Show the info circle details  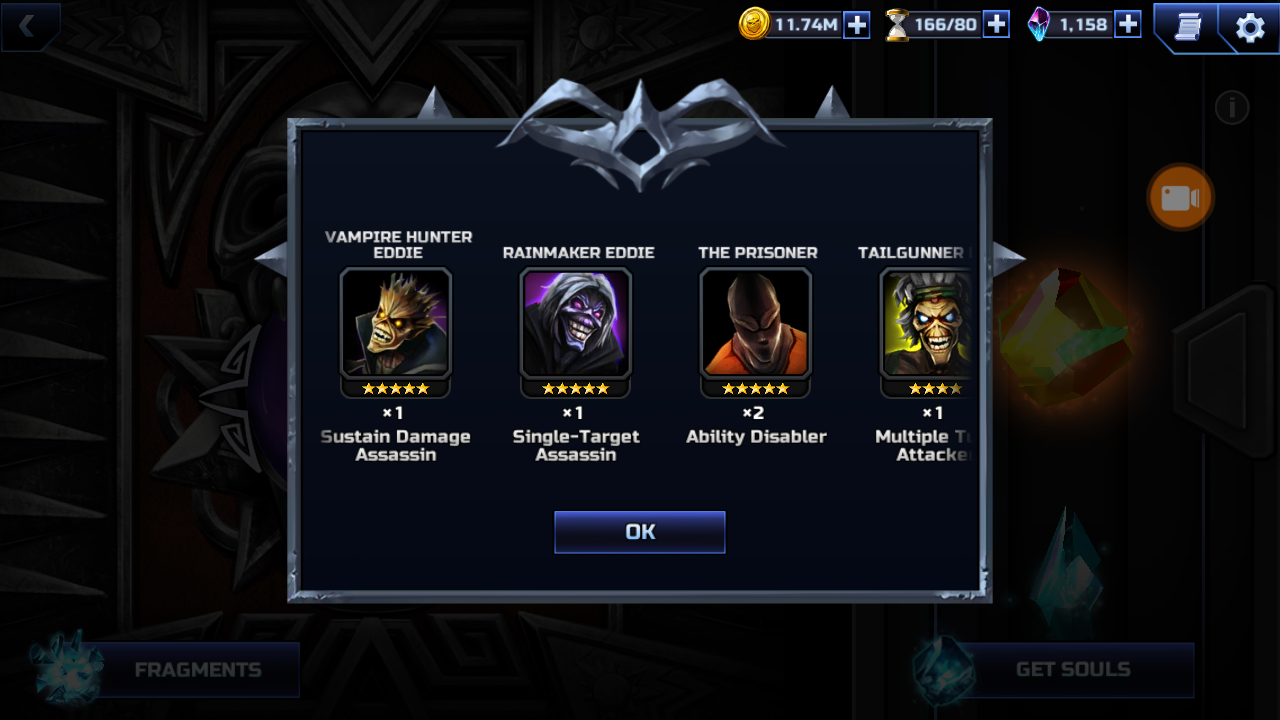1232,108
